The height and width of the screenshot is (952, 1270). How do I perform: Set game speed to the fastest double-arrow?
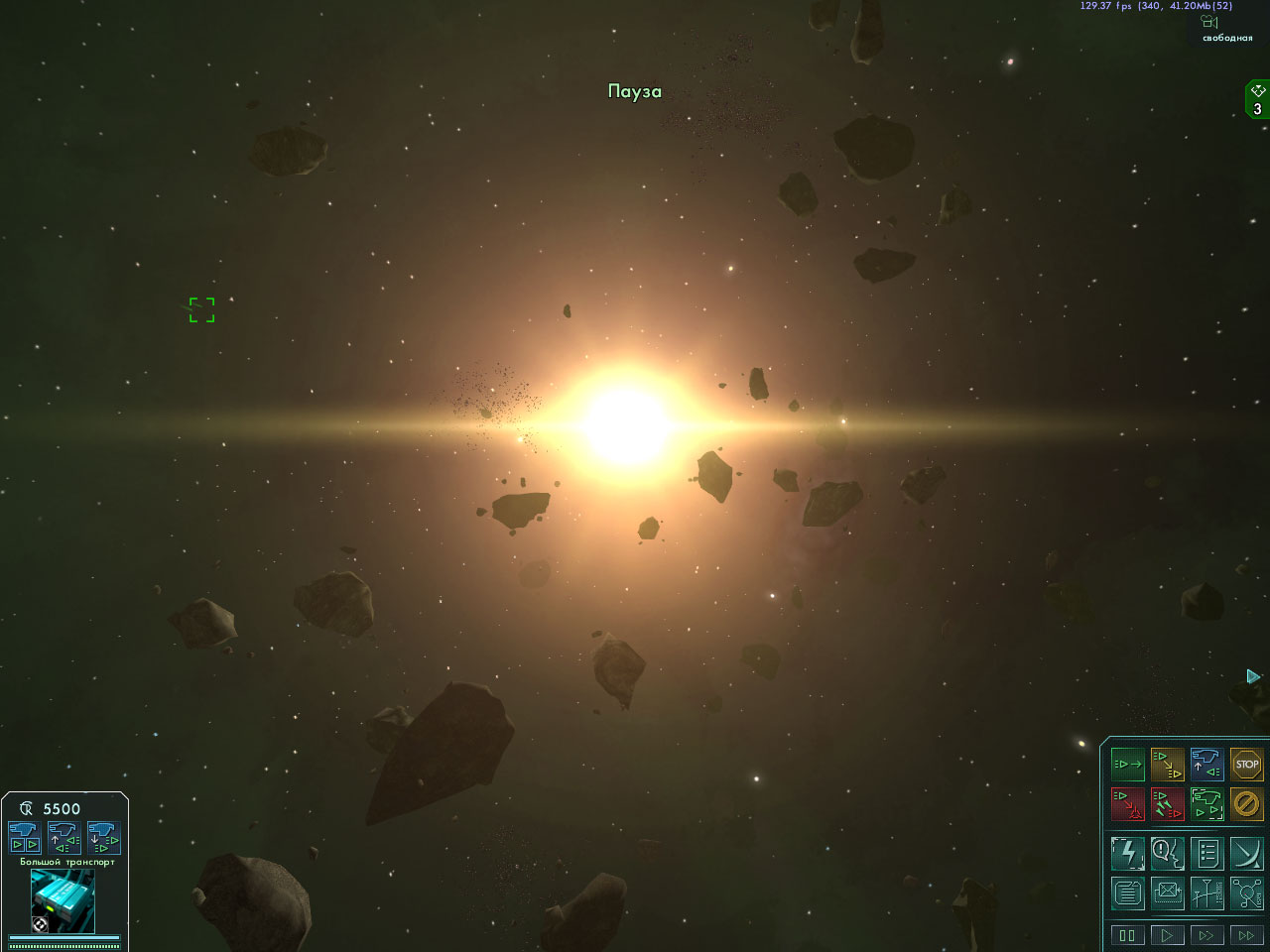click(x=1246, y=934)
